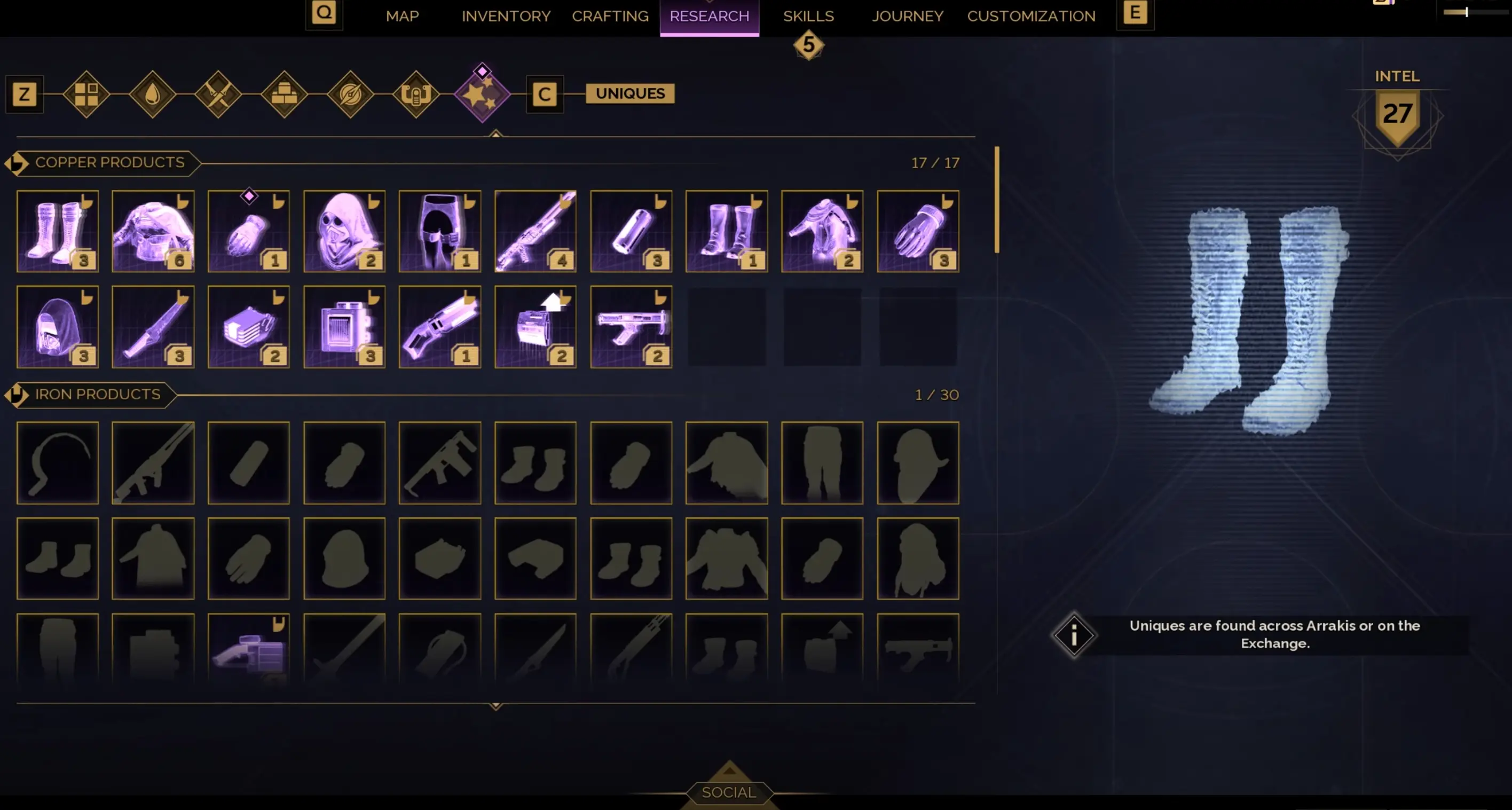Screen dimensions: 1512x810
Task: Select the four-square grid research tier
Action: 87,94
